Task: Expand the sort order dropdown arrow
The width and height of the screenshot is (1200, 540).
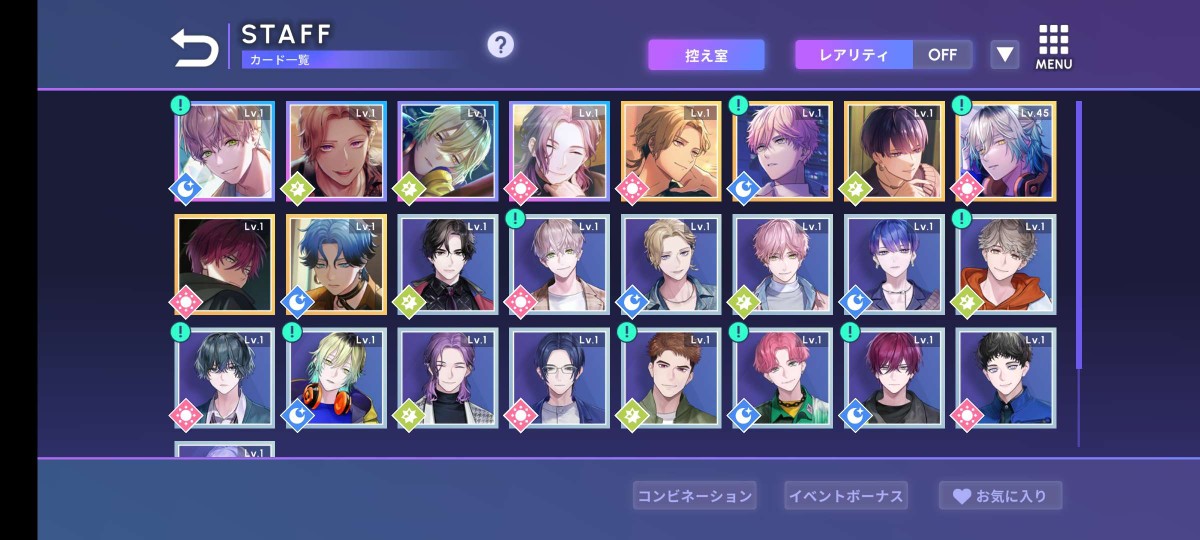Action: click(x=1004, y=55)
